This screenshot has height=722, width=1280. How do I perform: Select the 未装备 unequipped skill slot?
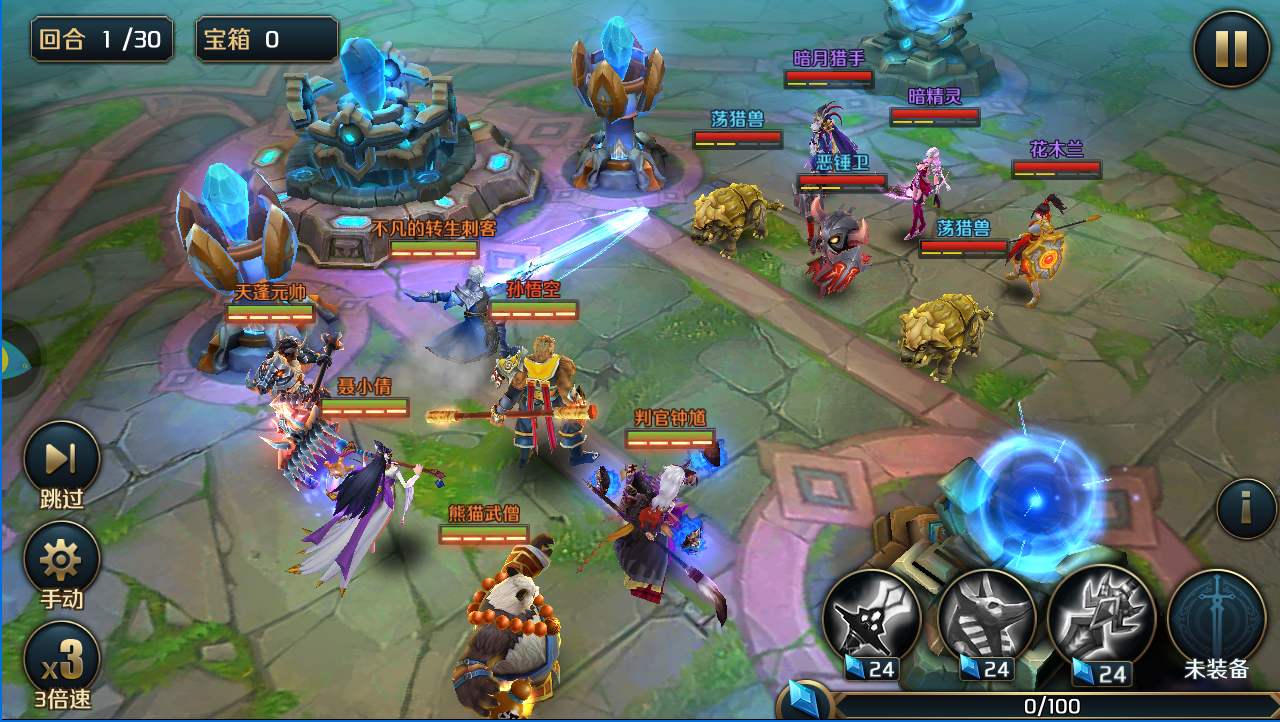point(1216,617)
